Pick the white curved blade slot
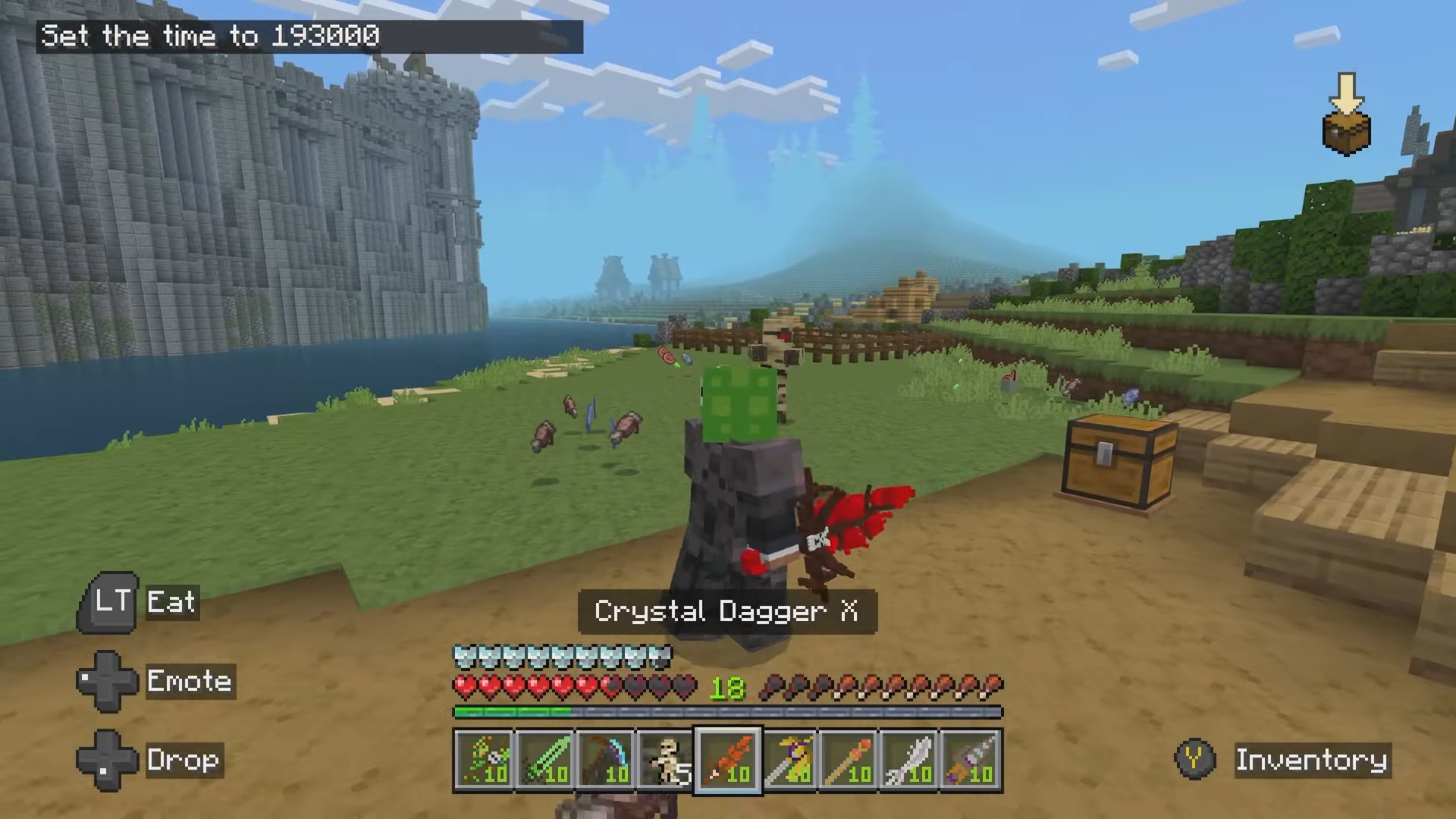Viewport: 1456px width, 819px height. 910,760
